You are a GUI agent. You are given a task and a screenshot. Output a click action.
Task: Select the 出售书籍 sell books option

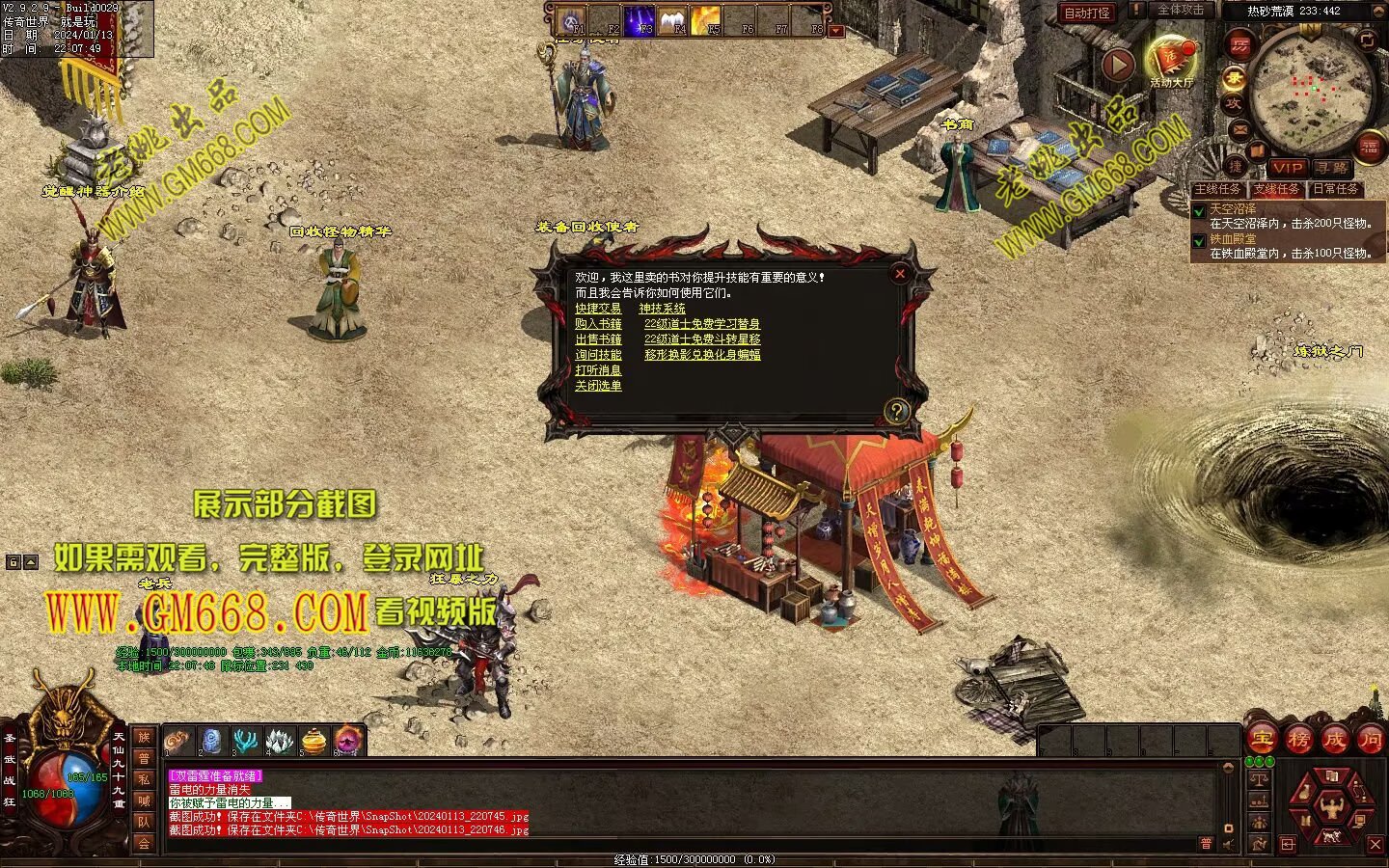598,339
